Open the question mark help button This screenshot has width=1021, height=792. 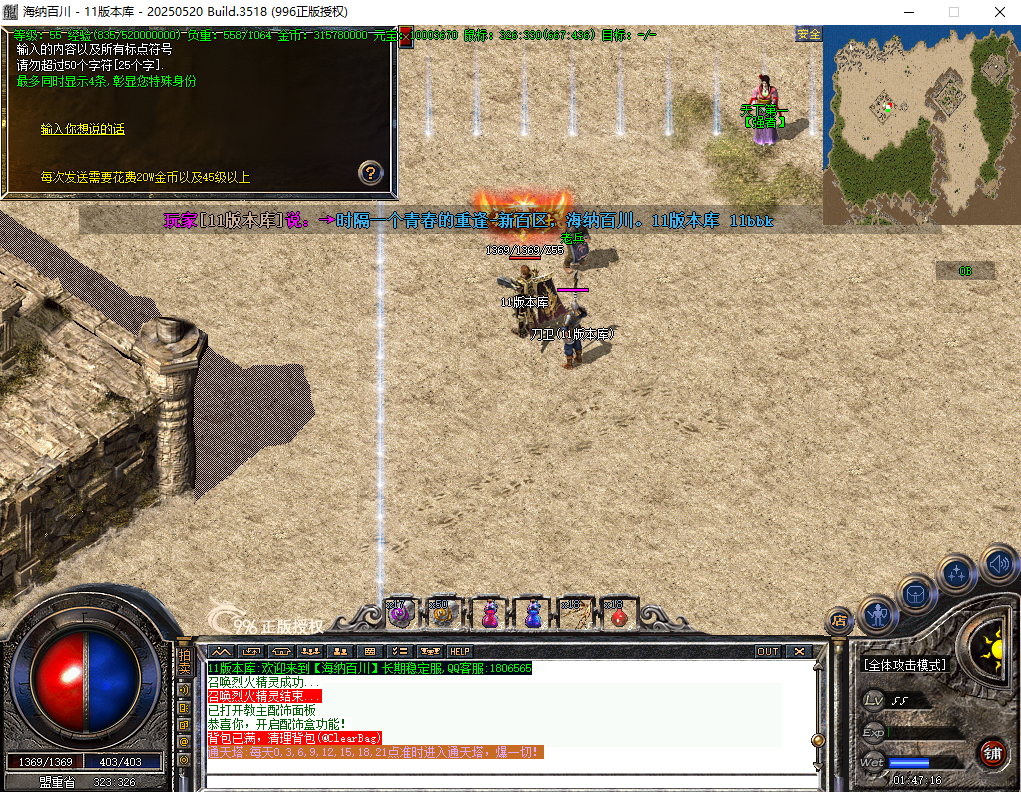371,172
